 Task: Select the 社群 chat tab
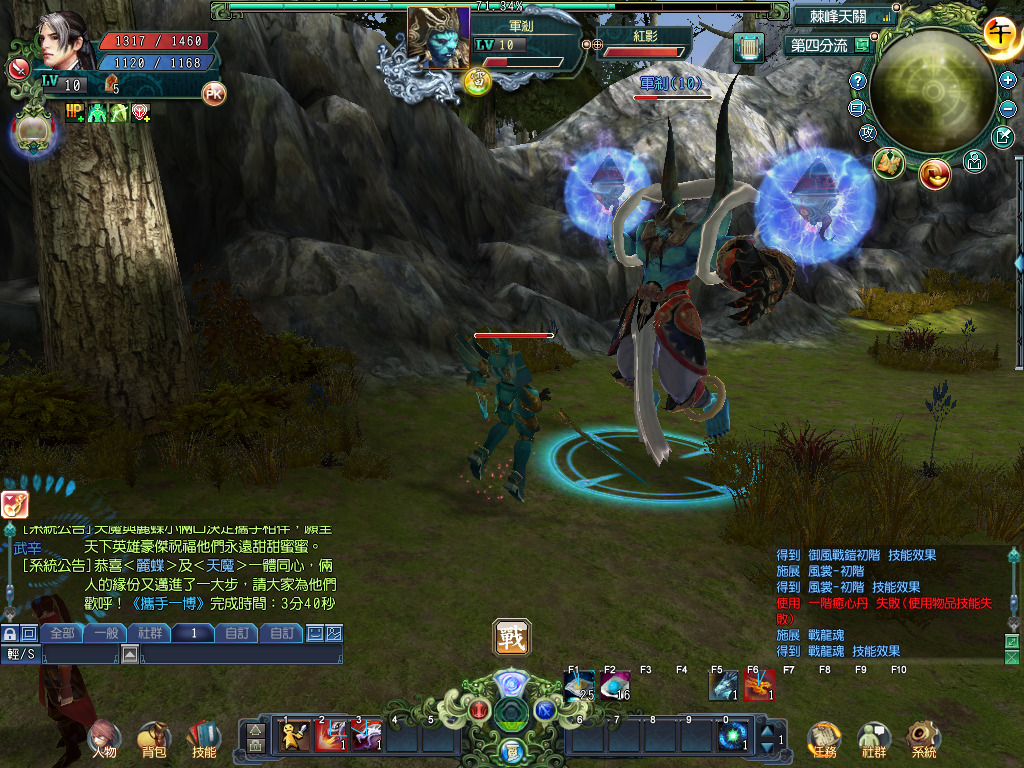[x=149, y=633]
